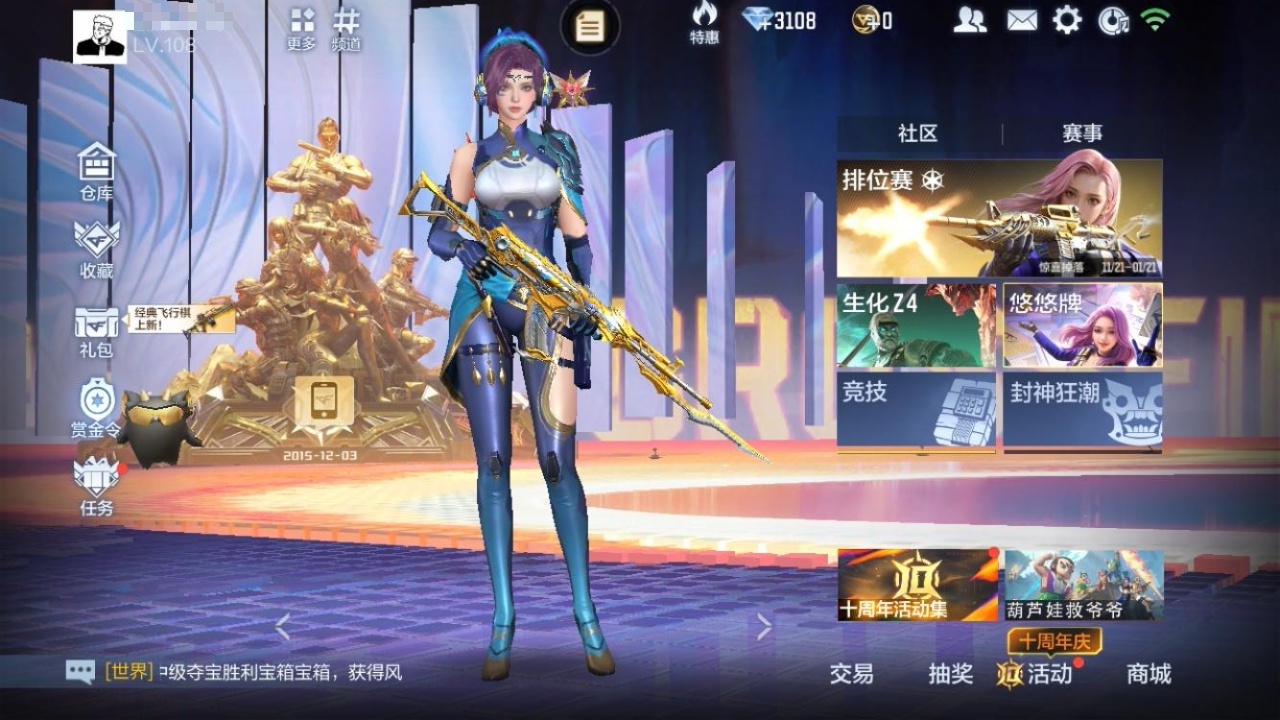
Task: Open the friends list icon
Action: click(x=969, y=20)
